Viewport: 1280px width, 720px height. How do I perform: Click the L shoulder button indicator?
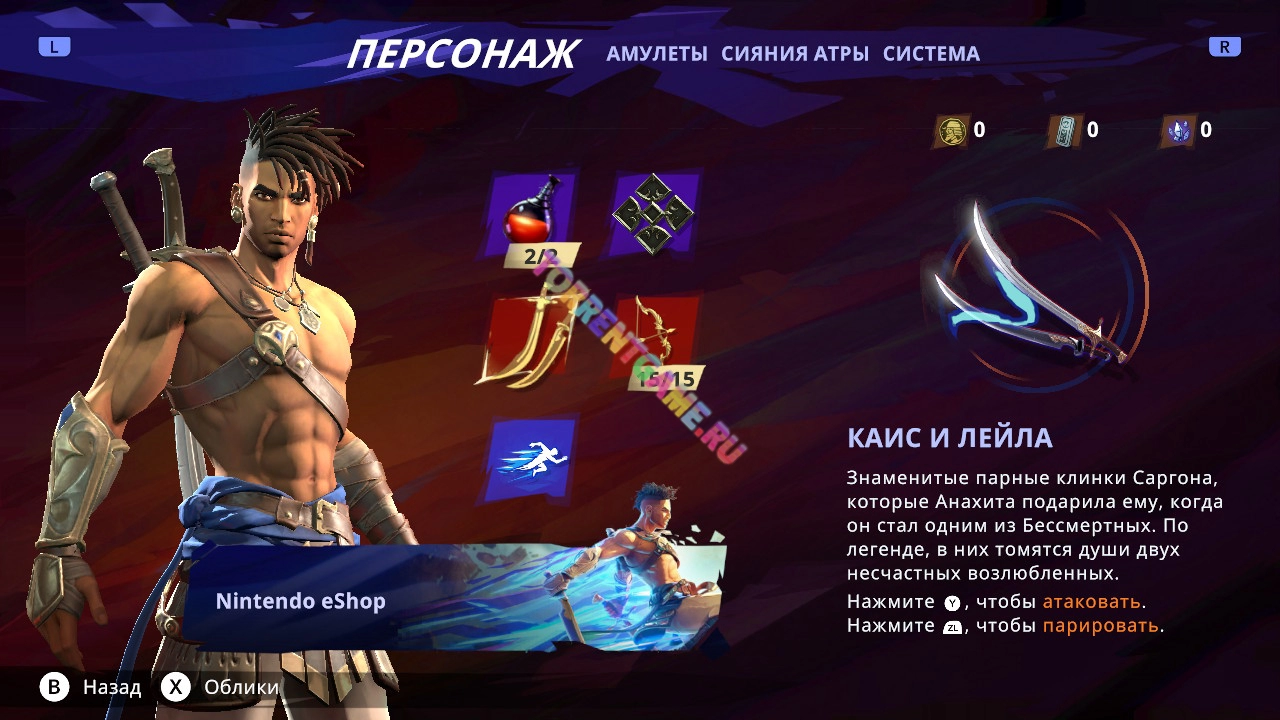tap(55, 45)
